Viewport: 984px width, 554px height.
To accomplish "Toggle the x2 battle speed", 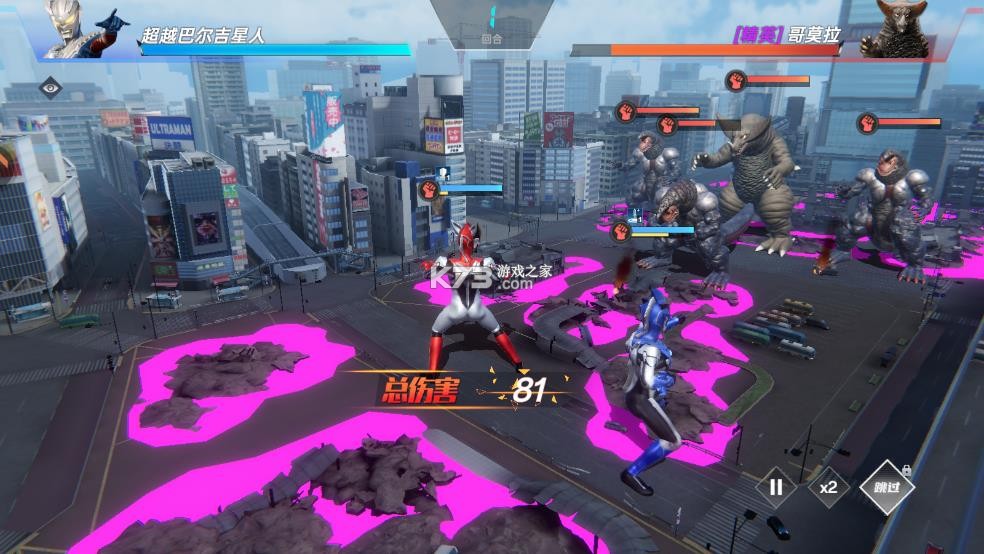I will coord(828,488).
